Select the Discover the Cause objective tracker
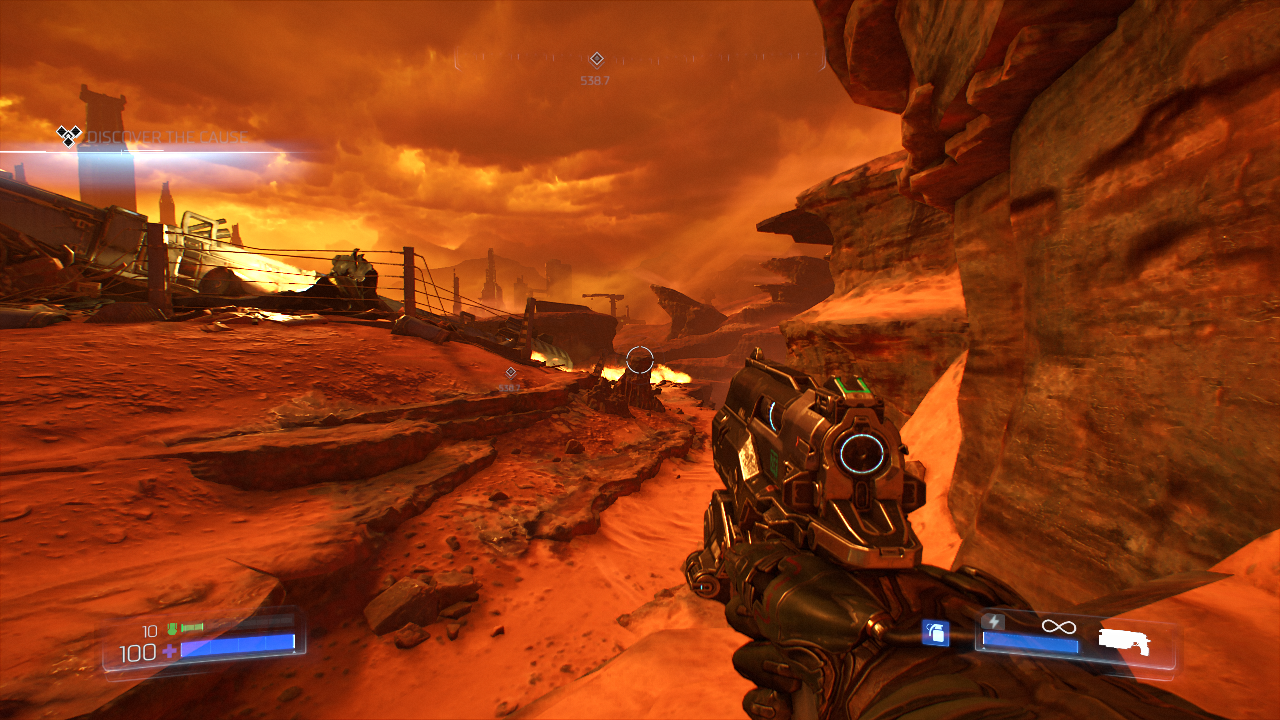The image size is (1280, 720). click(x=152, y=136)
